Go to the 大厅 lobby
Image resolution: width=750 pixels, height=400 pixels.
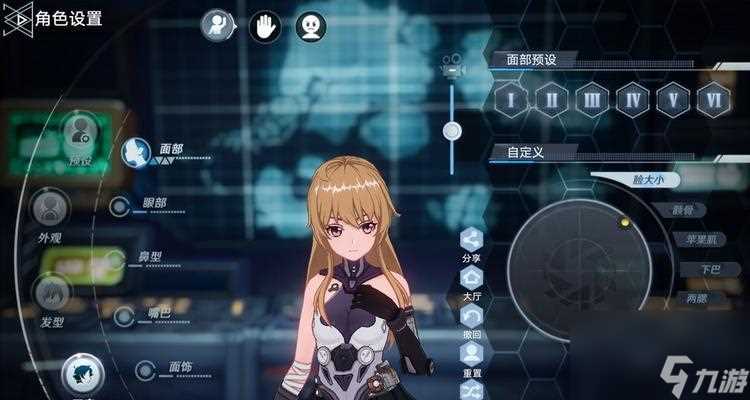[471, 277]
